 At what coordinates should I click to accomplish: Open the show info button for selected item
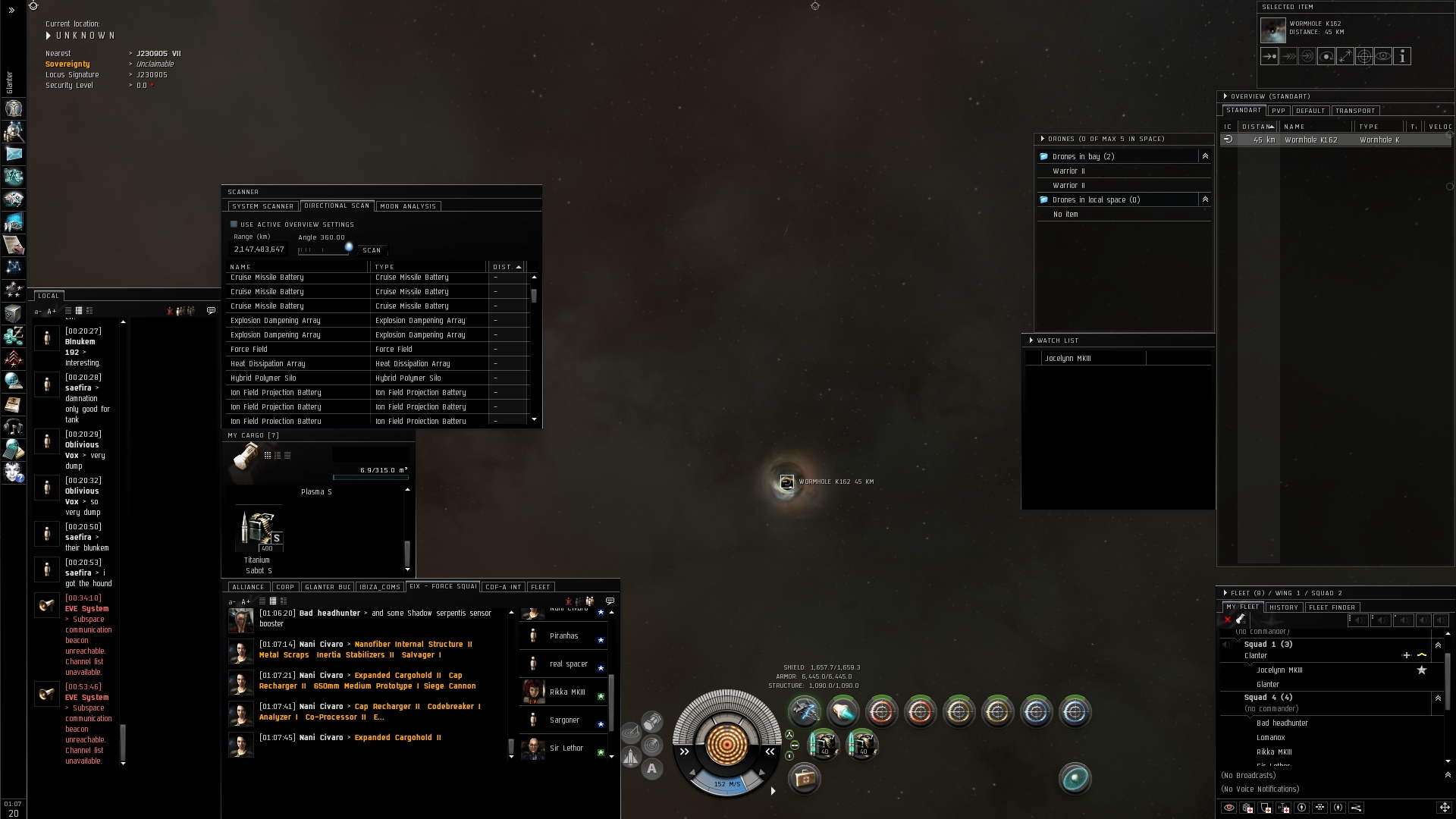click(x=1402, y=56)
